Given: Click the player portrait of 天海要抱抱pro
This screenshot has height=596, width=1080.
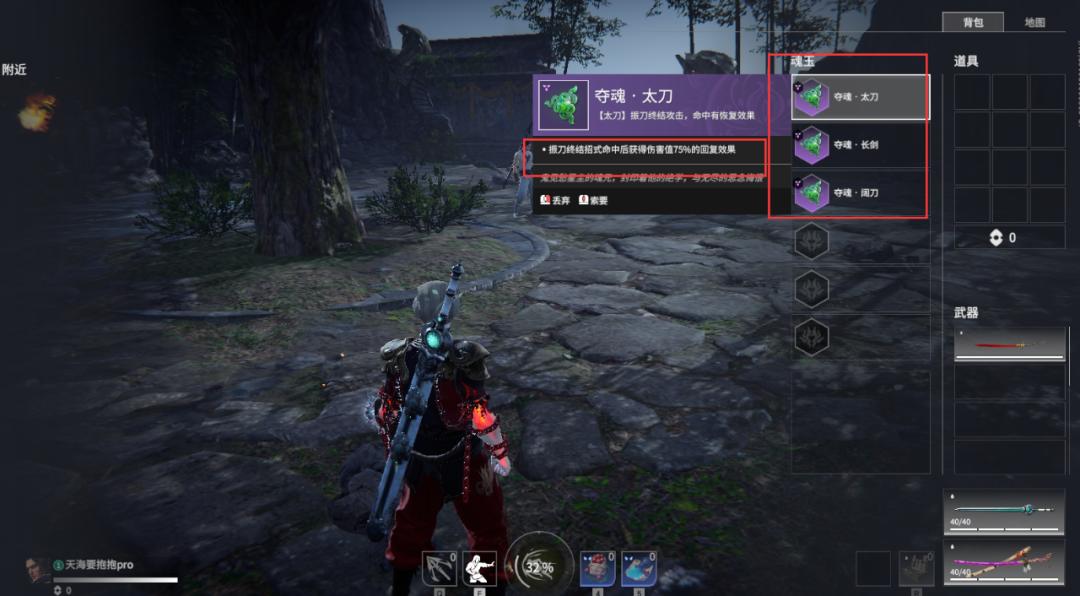Looking at the screenshot, I should pyautogui.click(x=38, y=570).
